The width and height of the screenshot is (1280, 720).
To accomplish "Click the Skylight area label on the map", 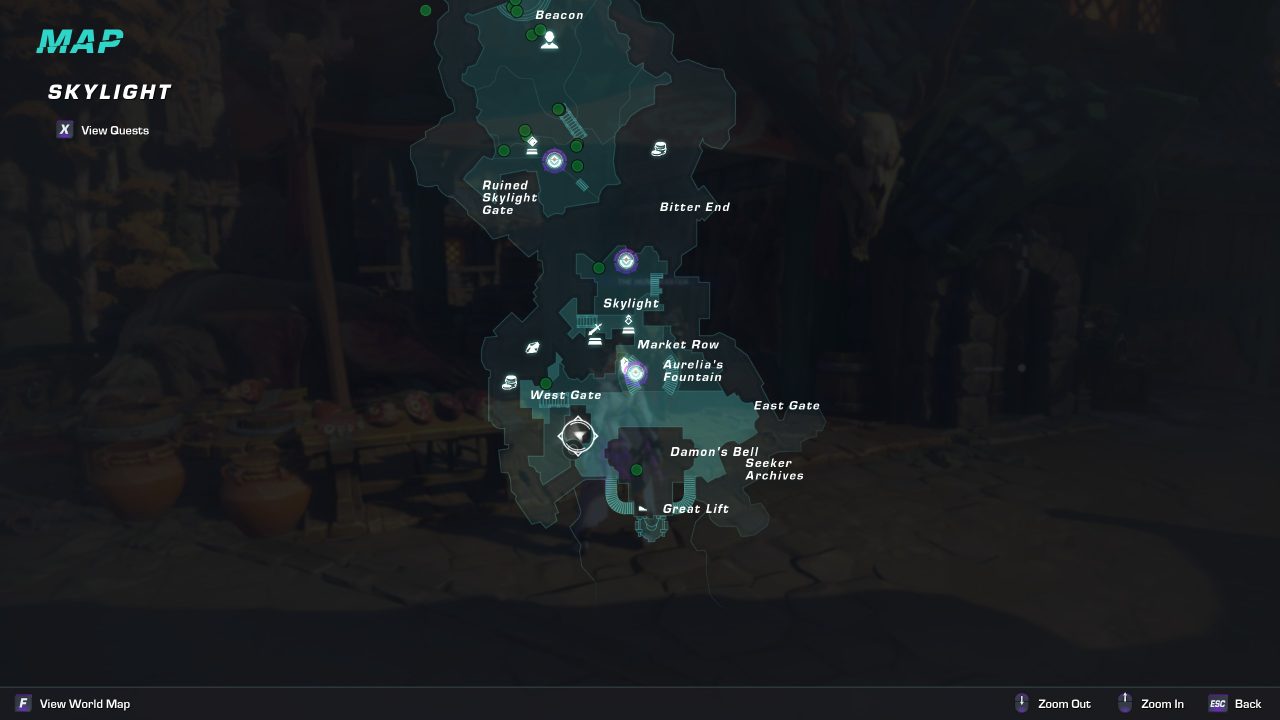I will pyautogui.click(x=630, y=303).
